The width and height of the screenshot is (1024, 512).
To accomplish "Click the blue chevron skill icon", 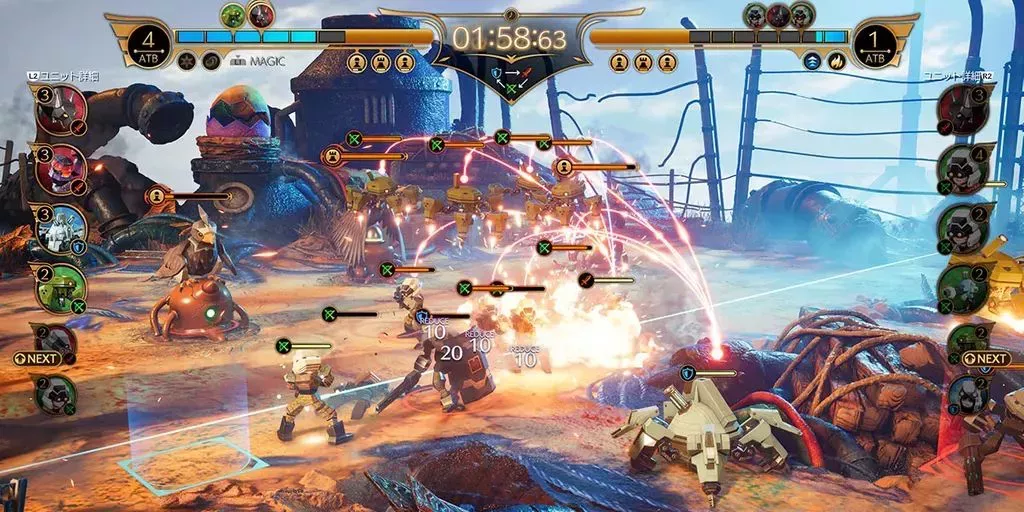I will tap(813, 61).
